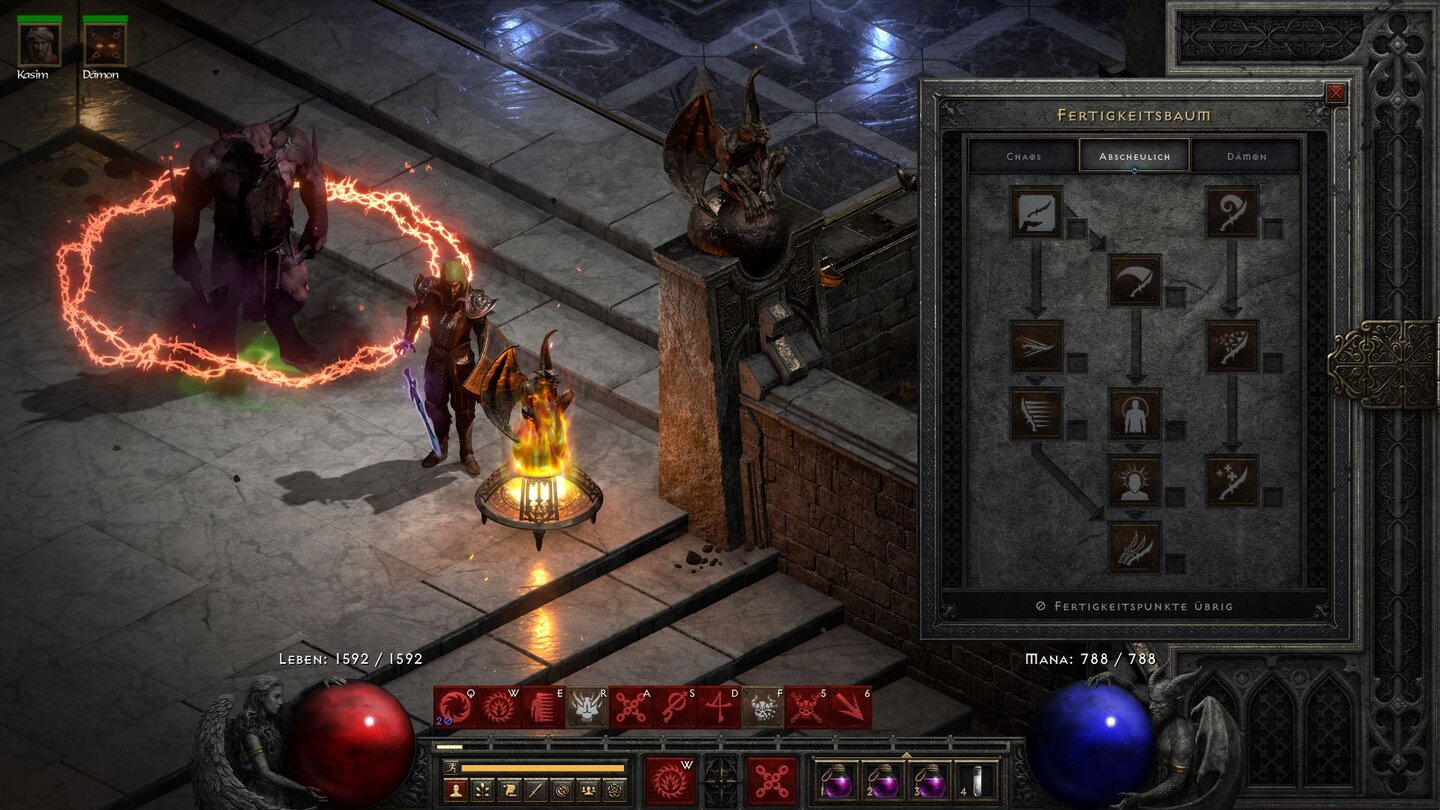The image size is (1440, 810).
Task: Open the character screen from the mini panel
Action: click(455, 788)
